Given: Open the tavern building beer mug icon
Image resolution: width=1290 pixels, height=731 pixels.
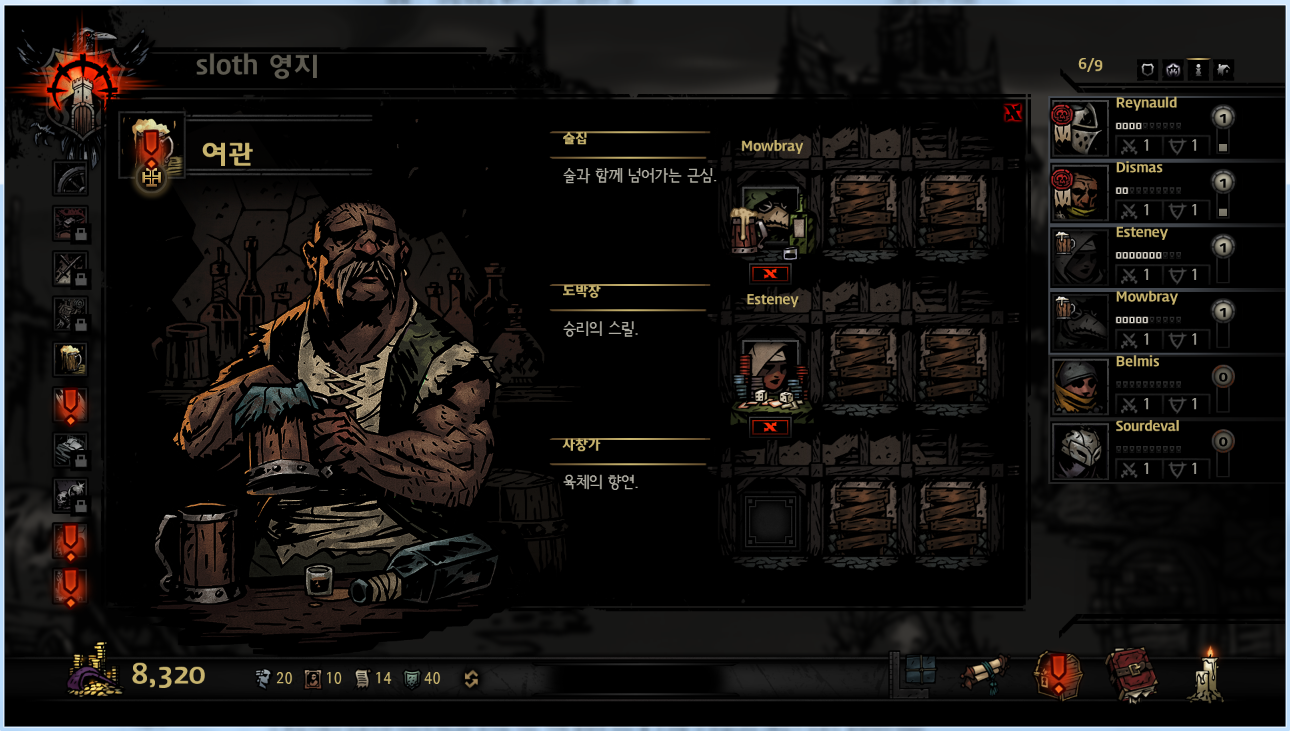Looking at the screenshot, I should [x=70, y=359].
